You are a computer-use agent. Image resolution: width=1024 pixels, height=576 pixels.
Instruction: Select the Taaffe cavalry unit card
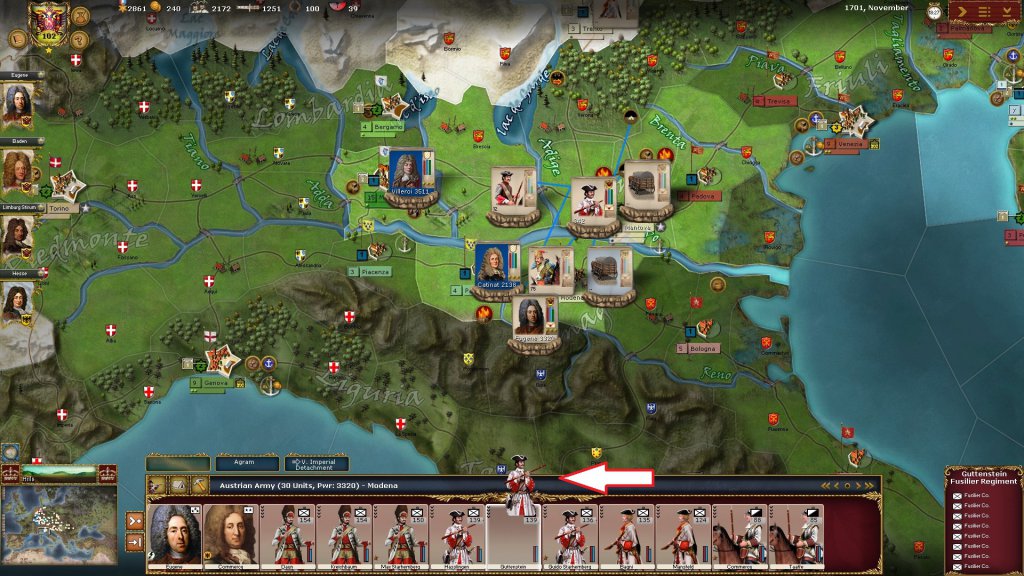tap(795, 535)
